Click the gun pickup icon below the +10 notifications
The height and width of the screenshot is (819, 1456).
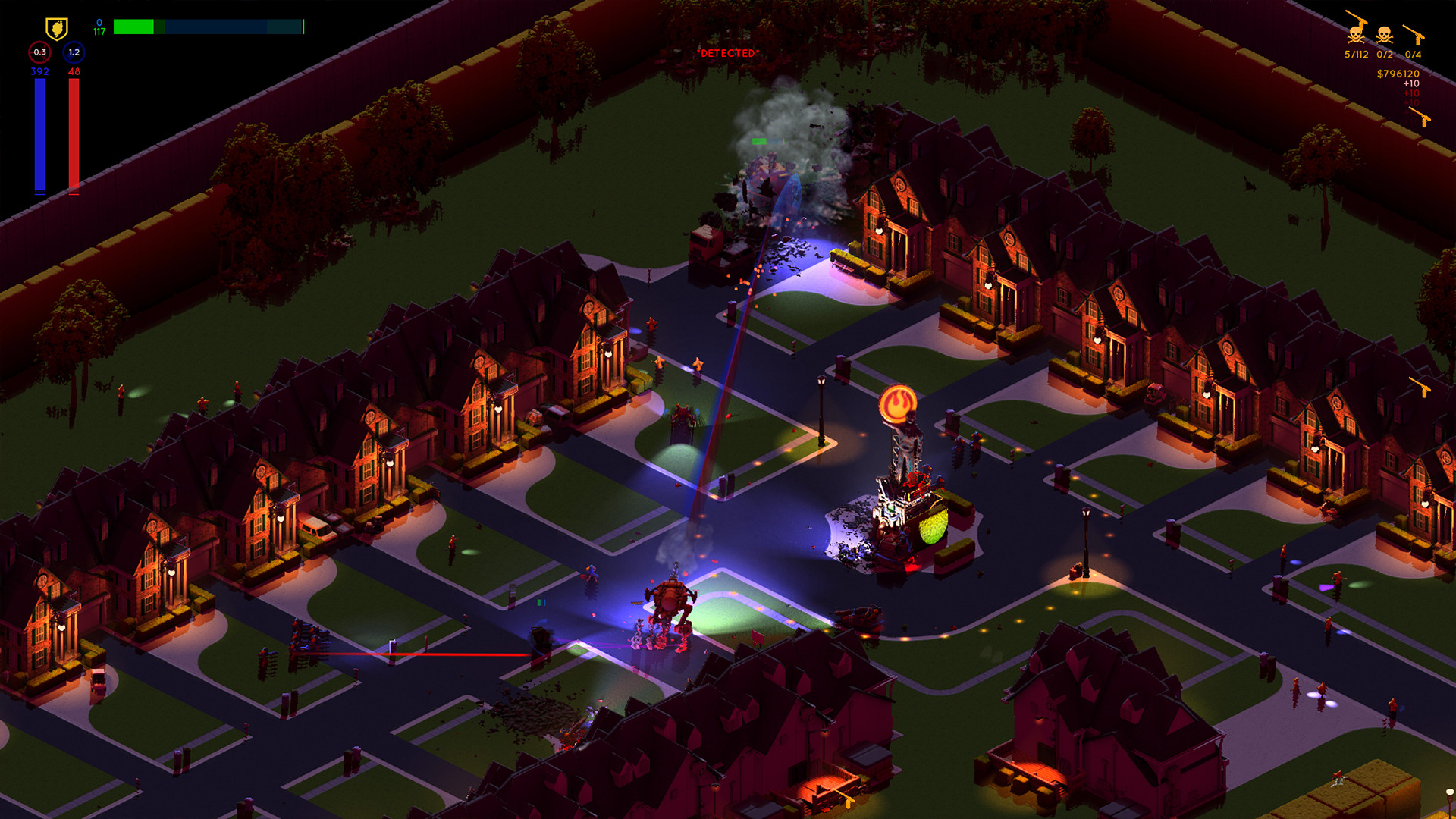pyautogui.click(x=1420, y=115)
